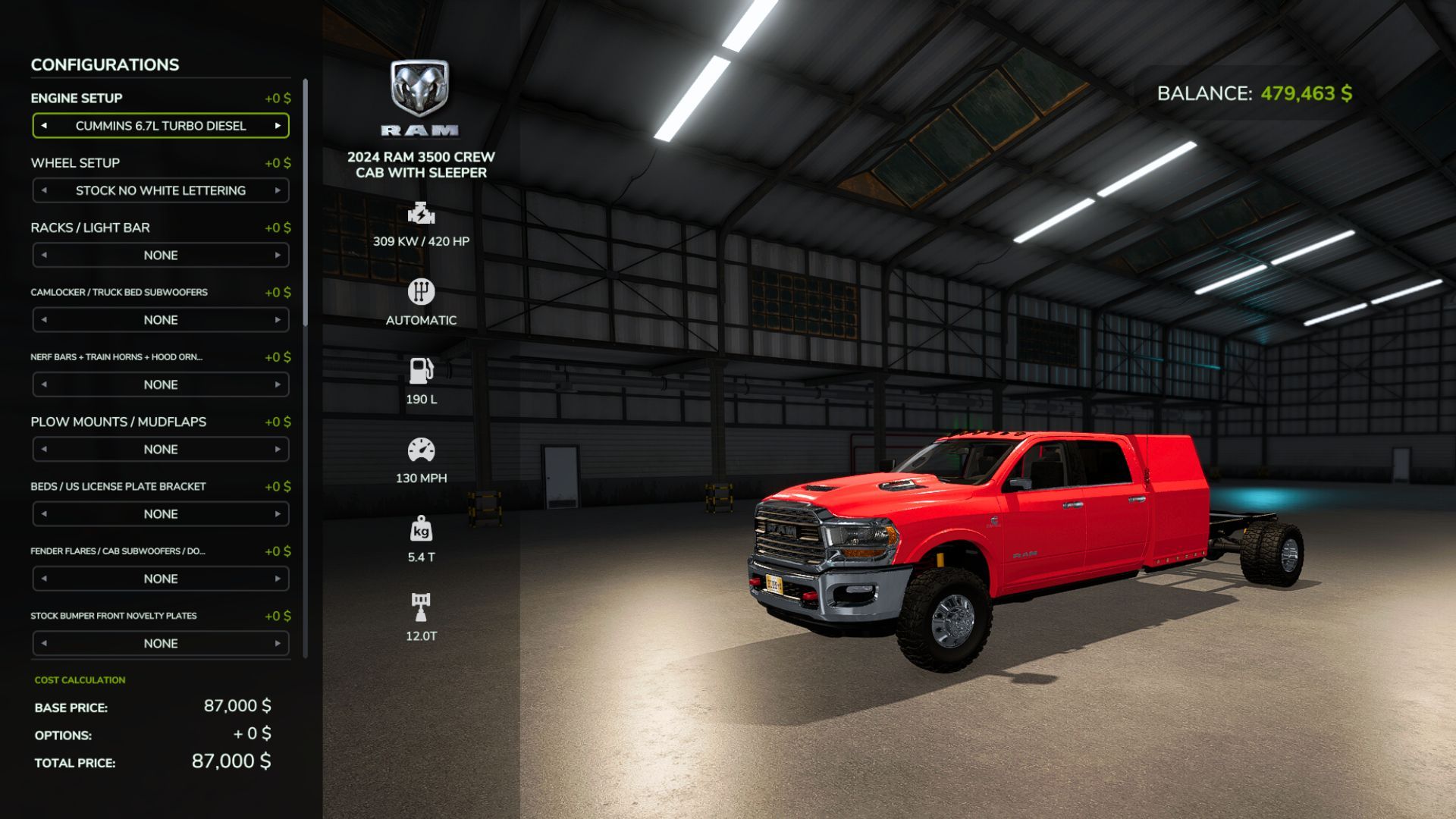Click the gearbox icon showing shift pattern
The width and height of the screenshot is (1456, 819).
[x=422, y=292]
